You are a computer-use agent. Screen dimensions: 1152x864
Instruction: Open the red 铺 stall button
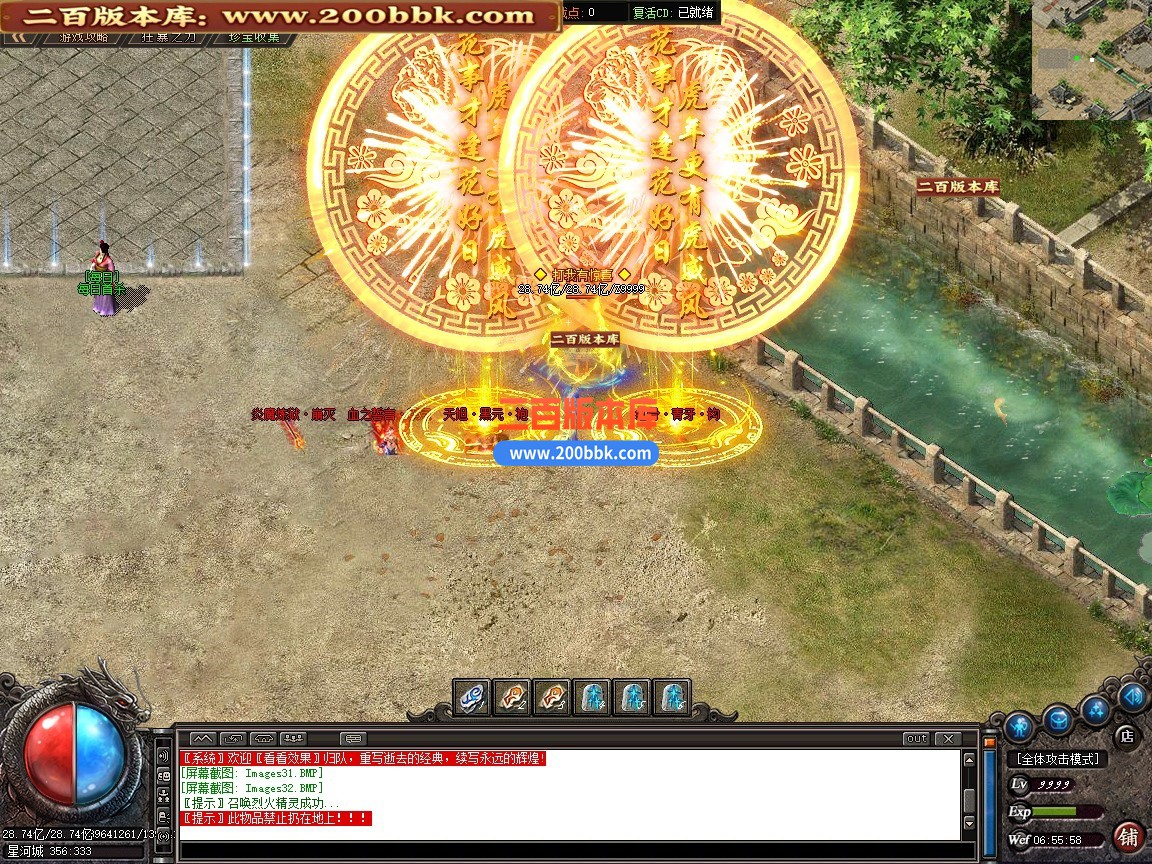[x=1129, y=837]
